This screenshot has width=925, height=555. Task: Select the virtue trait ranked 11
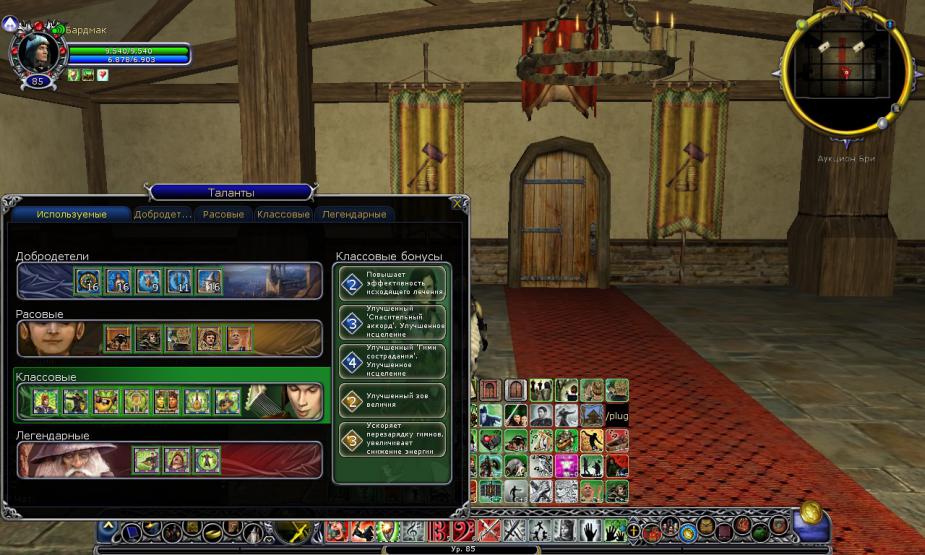click(x=179, y=282)
